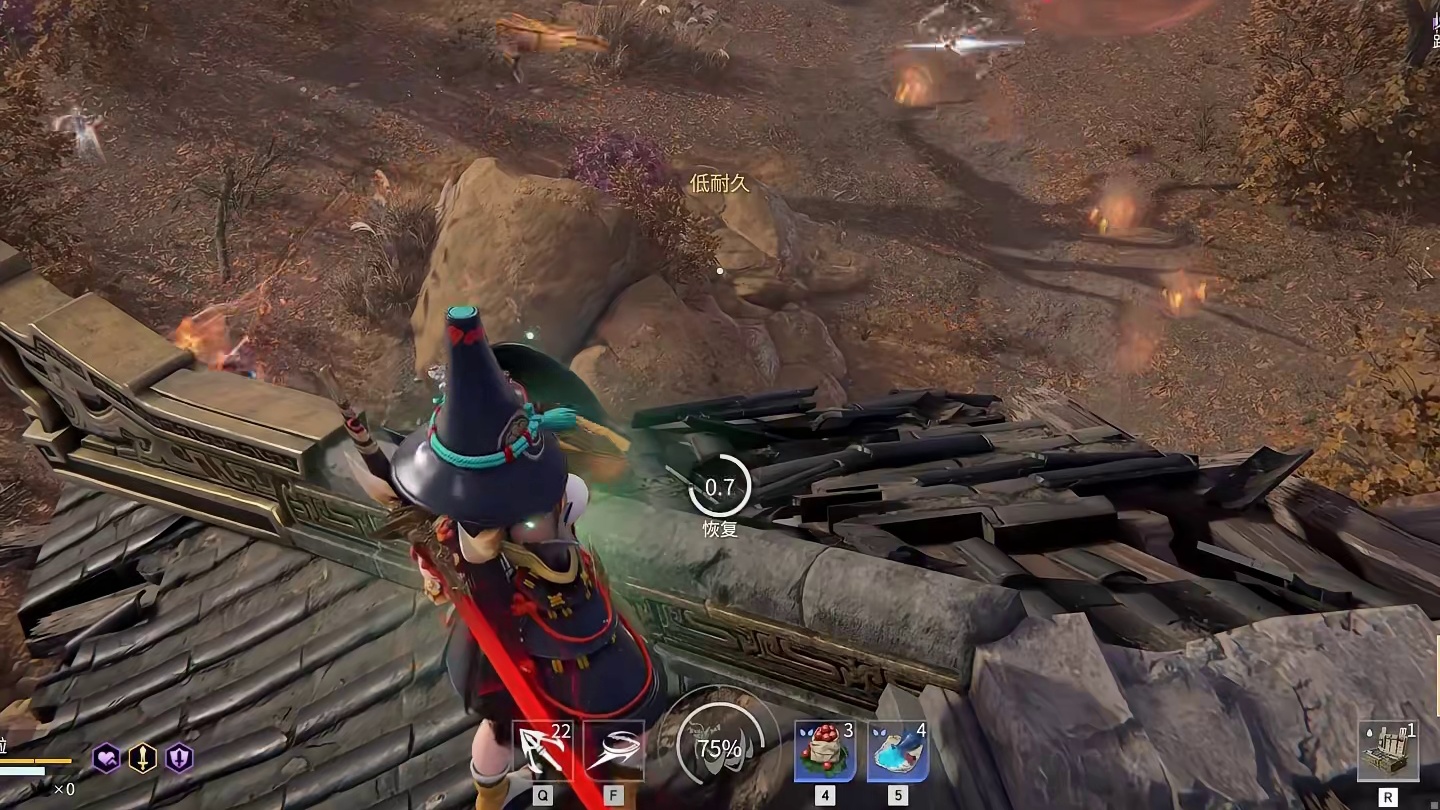Click the 75% mask ultimate gauge
This screenshot has height=810, width=1440.
click(719, 747)
